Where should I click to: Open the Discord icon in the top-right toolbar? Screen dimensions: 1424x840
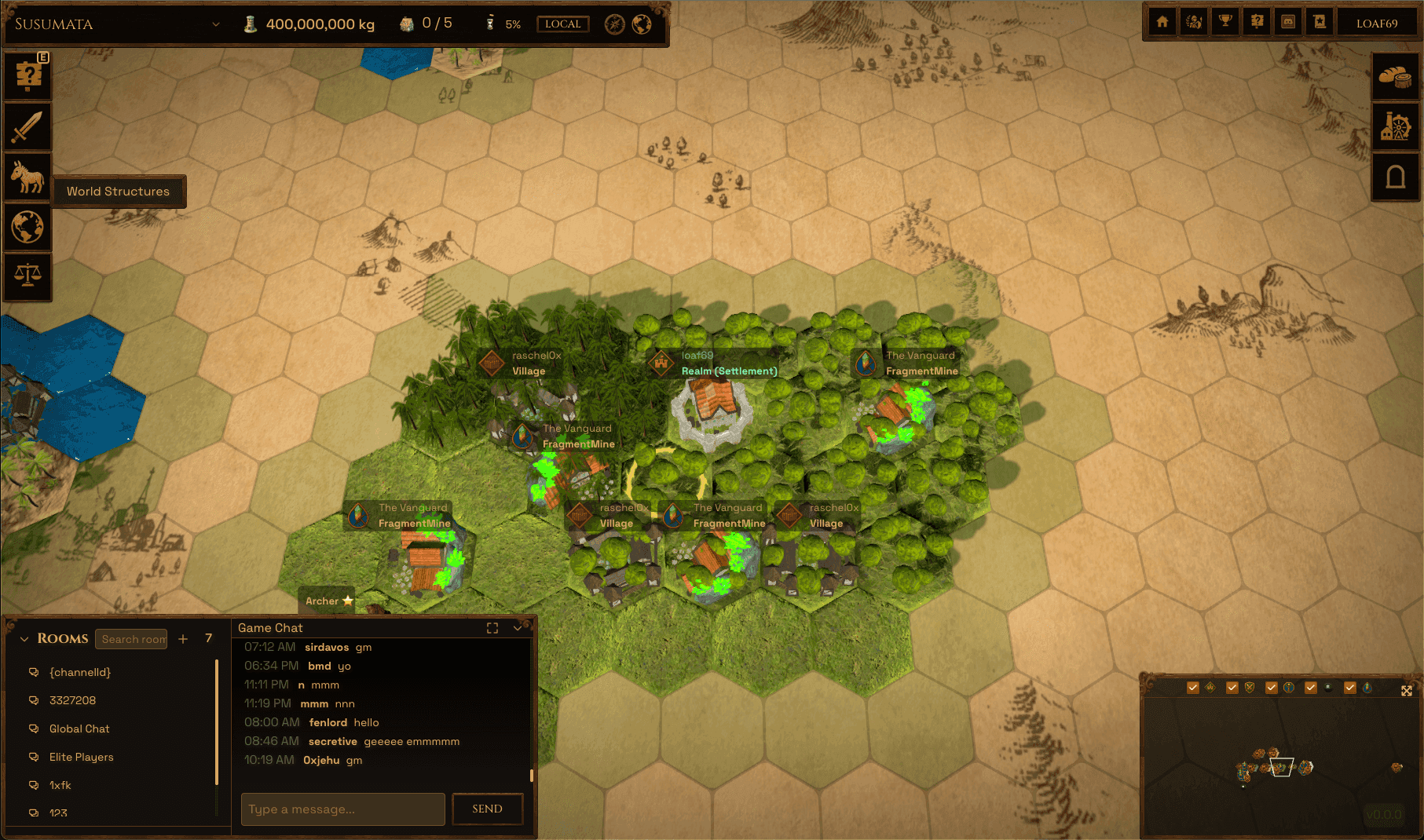click(1287, 21)
